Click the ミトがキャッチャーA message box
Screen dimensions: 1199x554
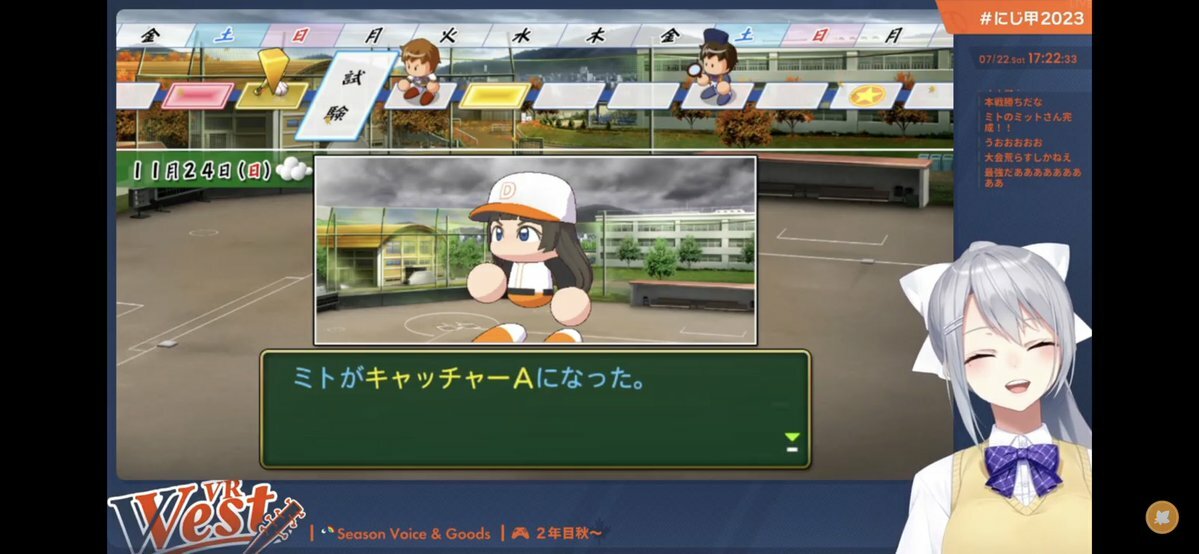tap(535, 408)
